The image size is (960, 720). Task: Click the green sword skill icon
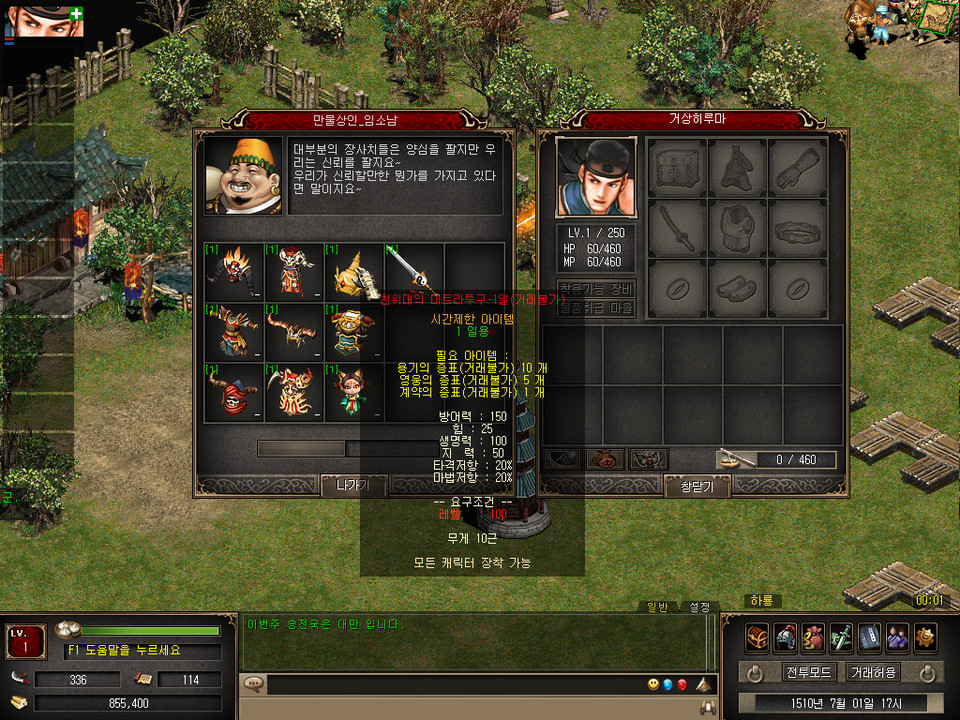841,636
